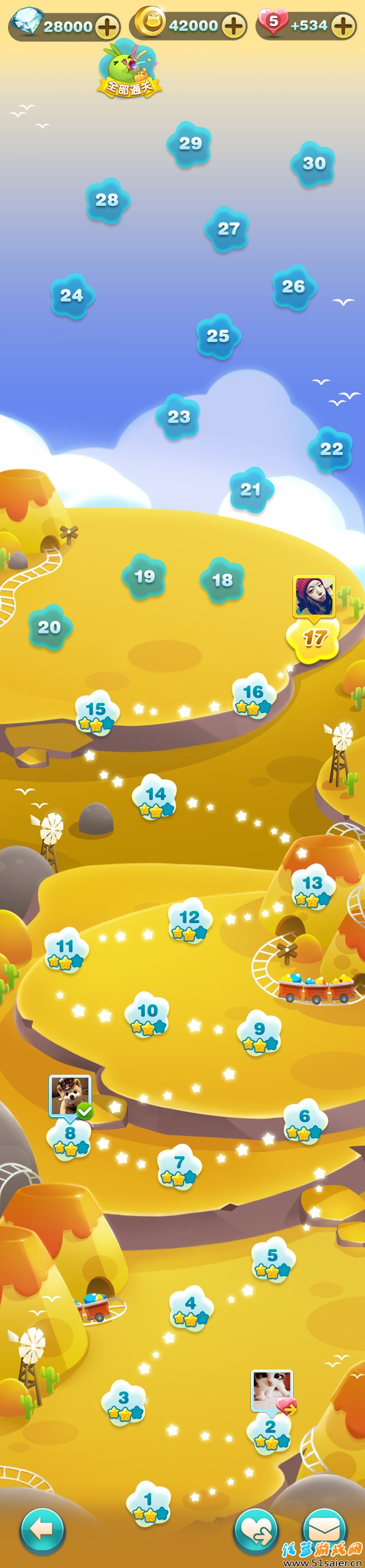The image size is (365, 1568).
Task: Choose level 13 node
Action: click(311, 886)
